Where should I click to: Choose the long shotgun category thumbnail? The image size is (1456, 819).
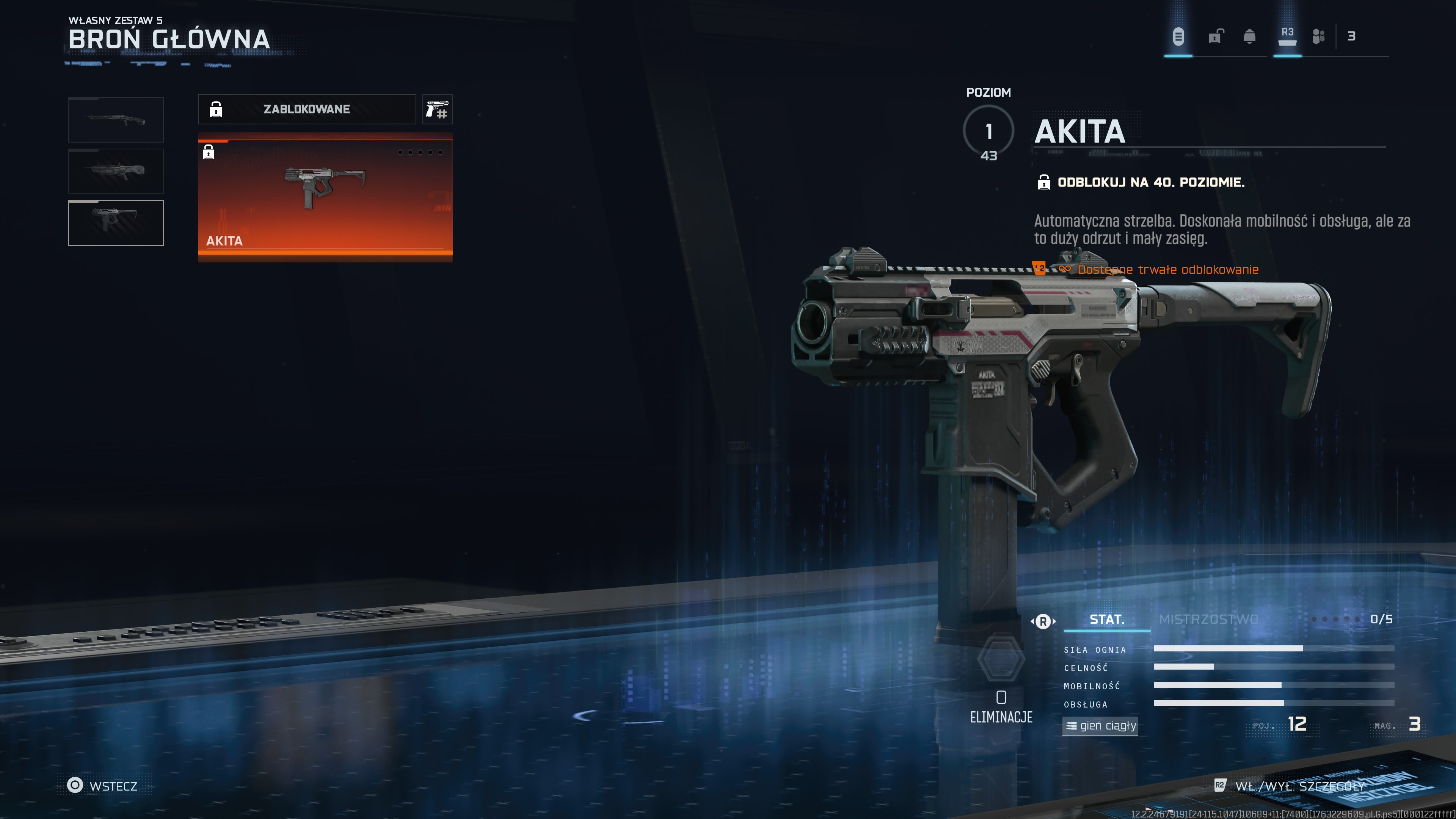[x=116, y=119]
